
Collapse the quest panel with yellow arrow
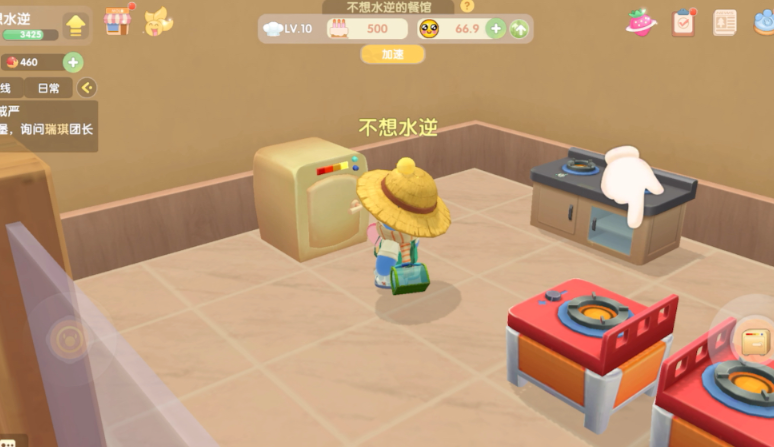[88, 88]
